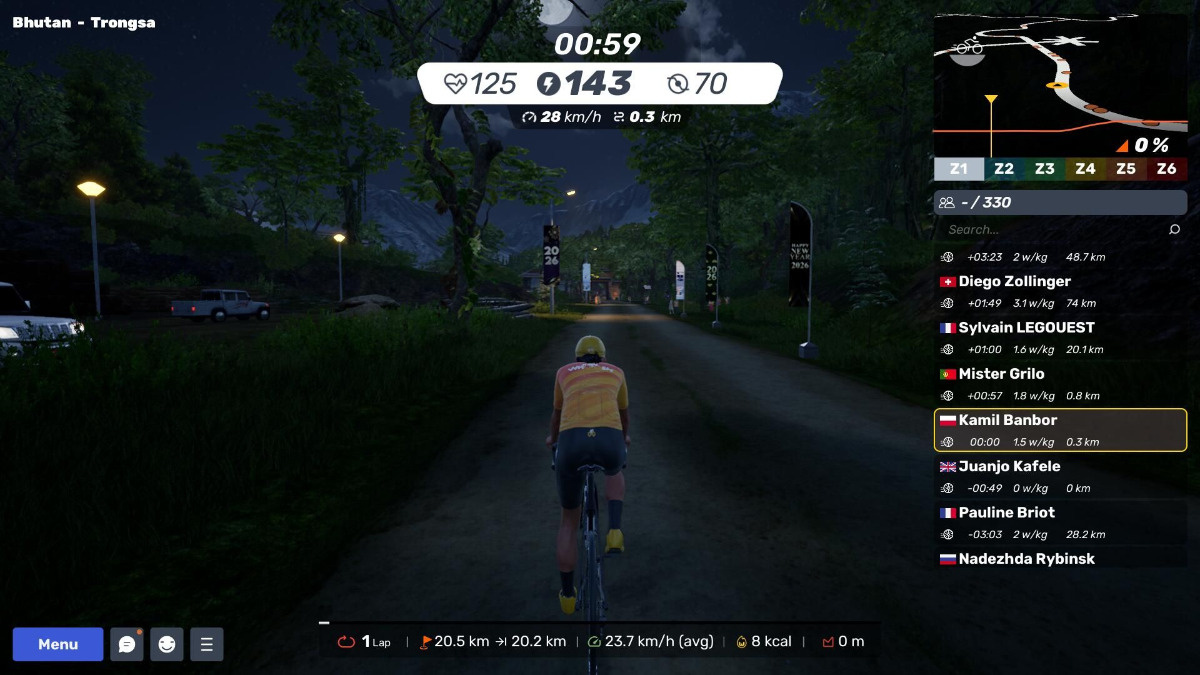Open the smiley emote picker
Image resolution: width=1200 pixels, height=675 pixels.
click(x=167, y=644)
